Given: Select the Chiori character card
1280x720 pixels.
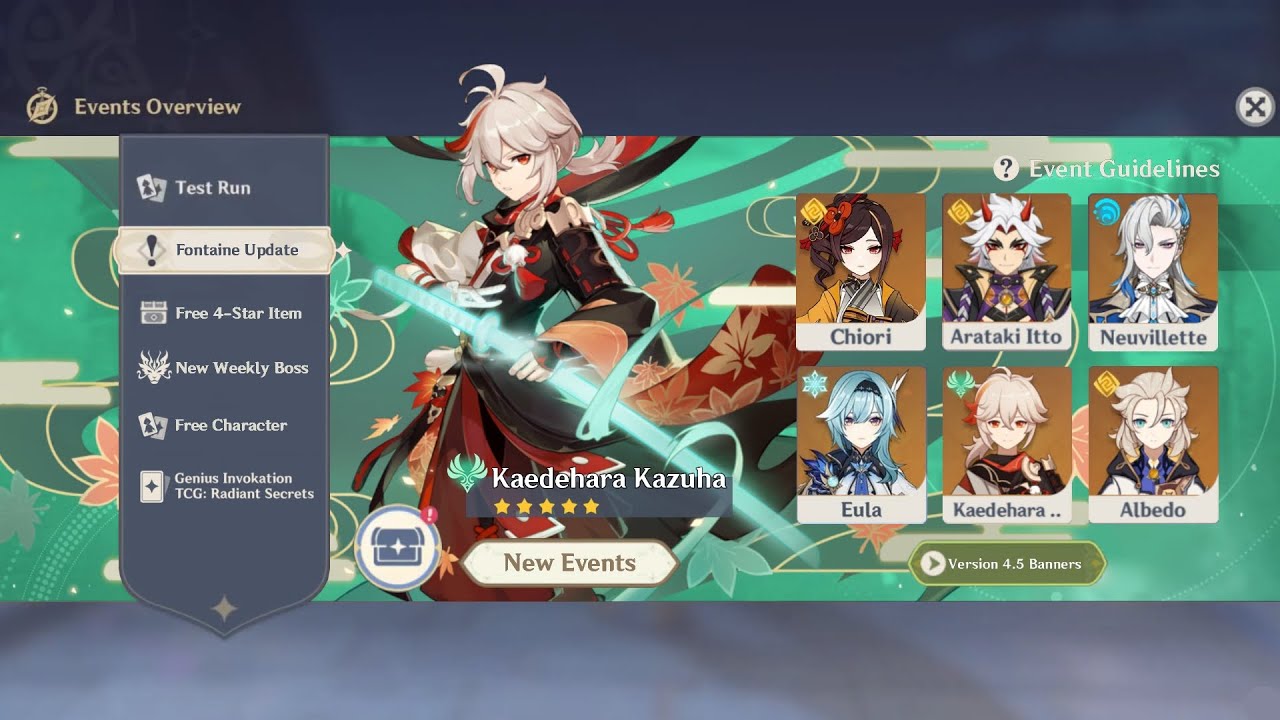Looking at the screenshot, I should (x=860, y=270).
